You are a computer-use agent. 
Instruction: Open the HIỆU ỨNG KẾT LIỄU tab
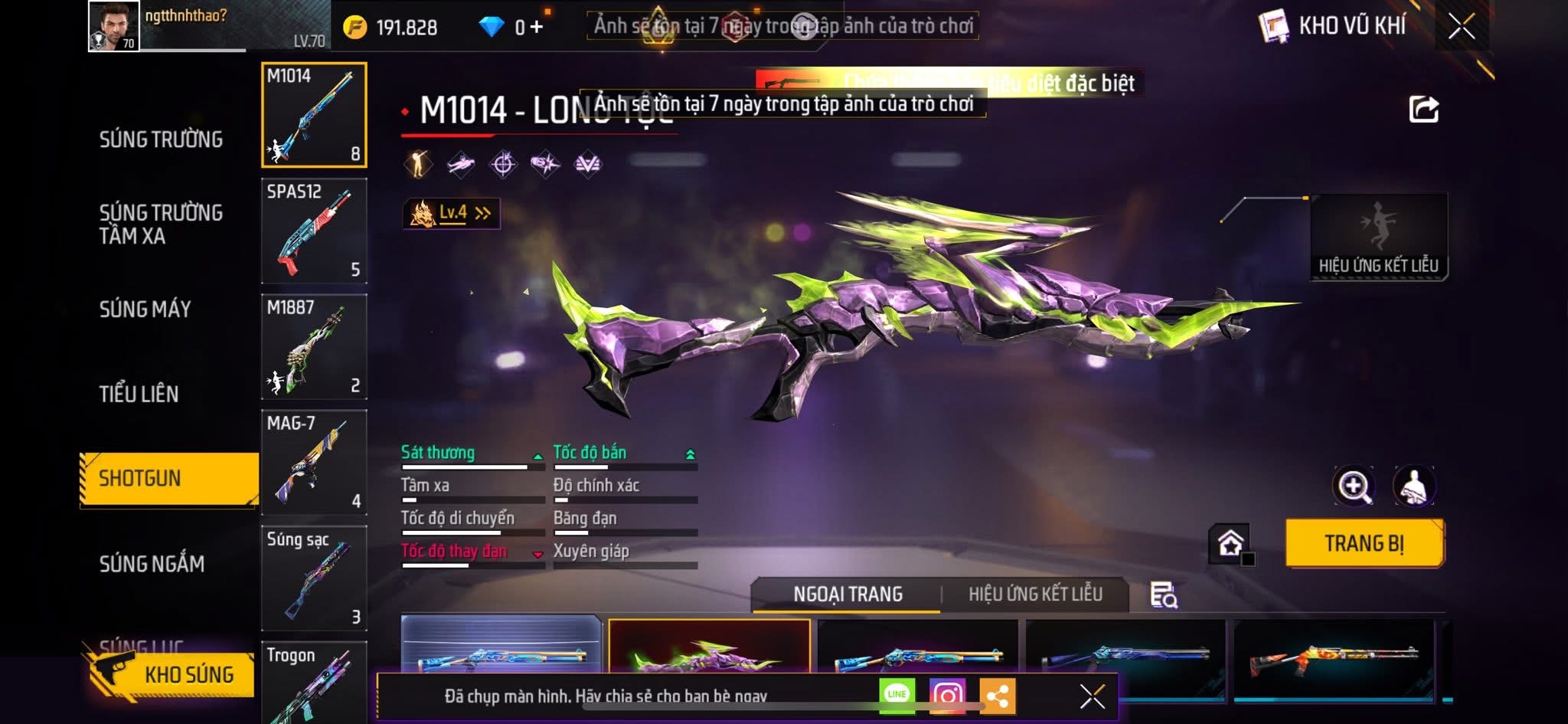coord(1035,594)
